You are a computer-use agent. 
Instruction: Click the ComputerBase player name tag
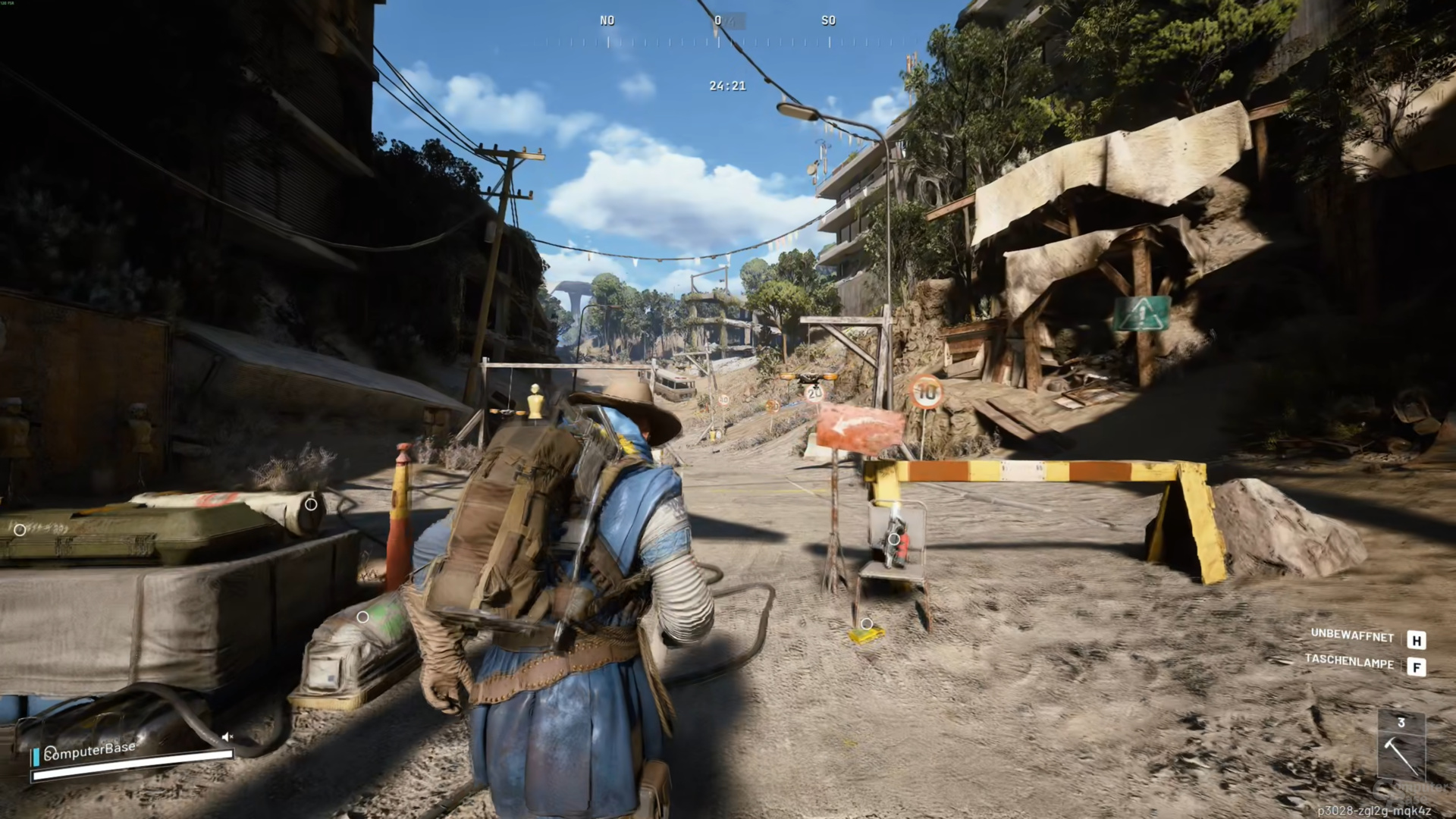tap(90, 751)
